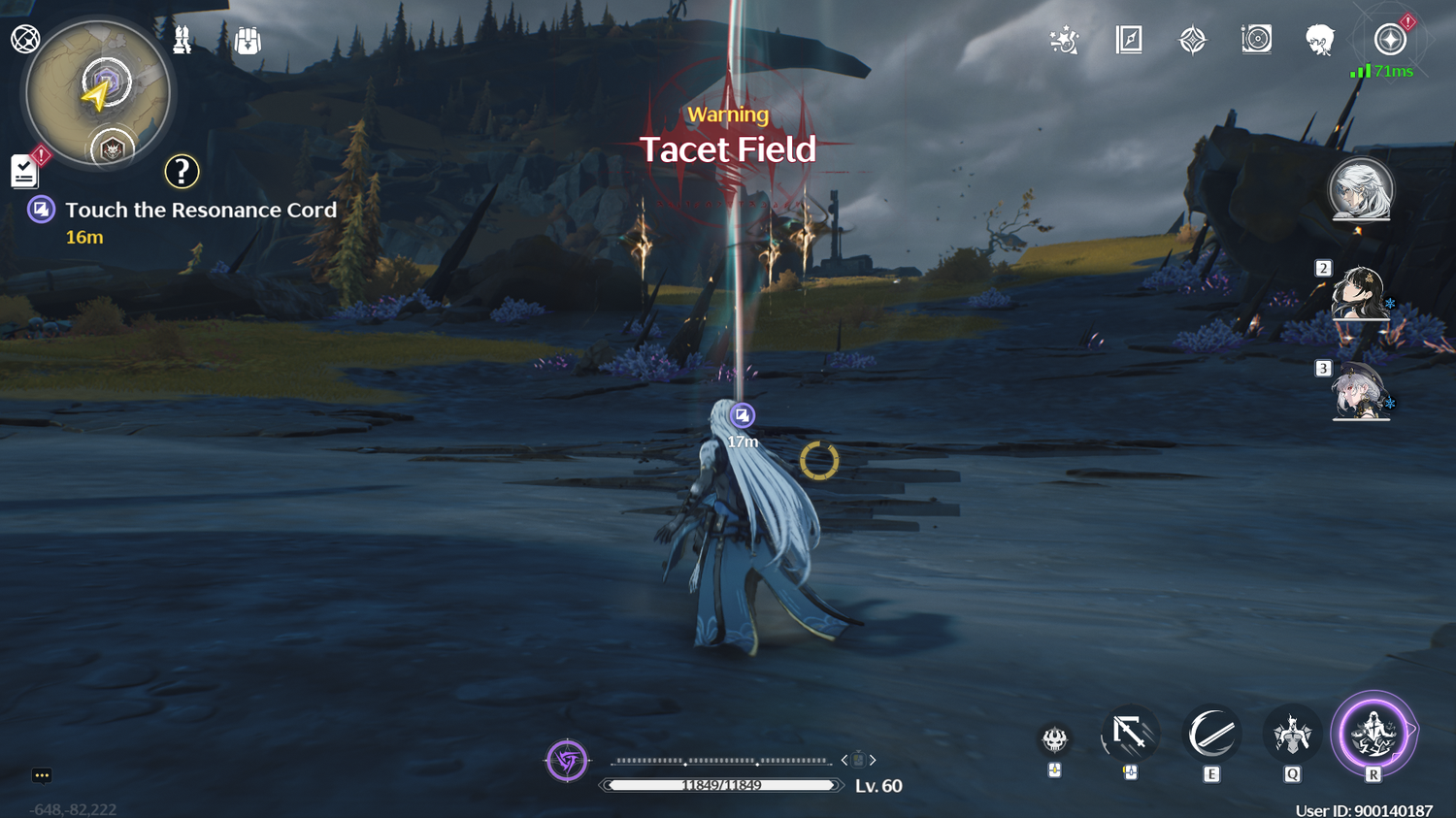Open the chat bubble icon
Image resolution: width=1456 pixels, height=818 pixels.
tap(42, 775)
